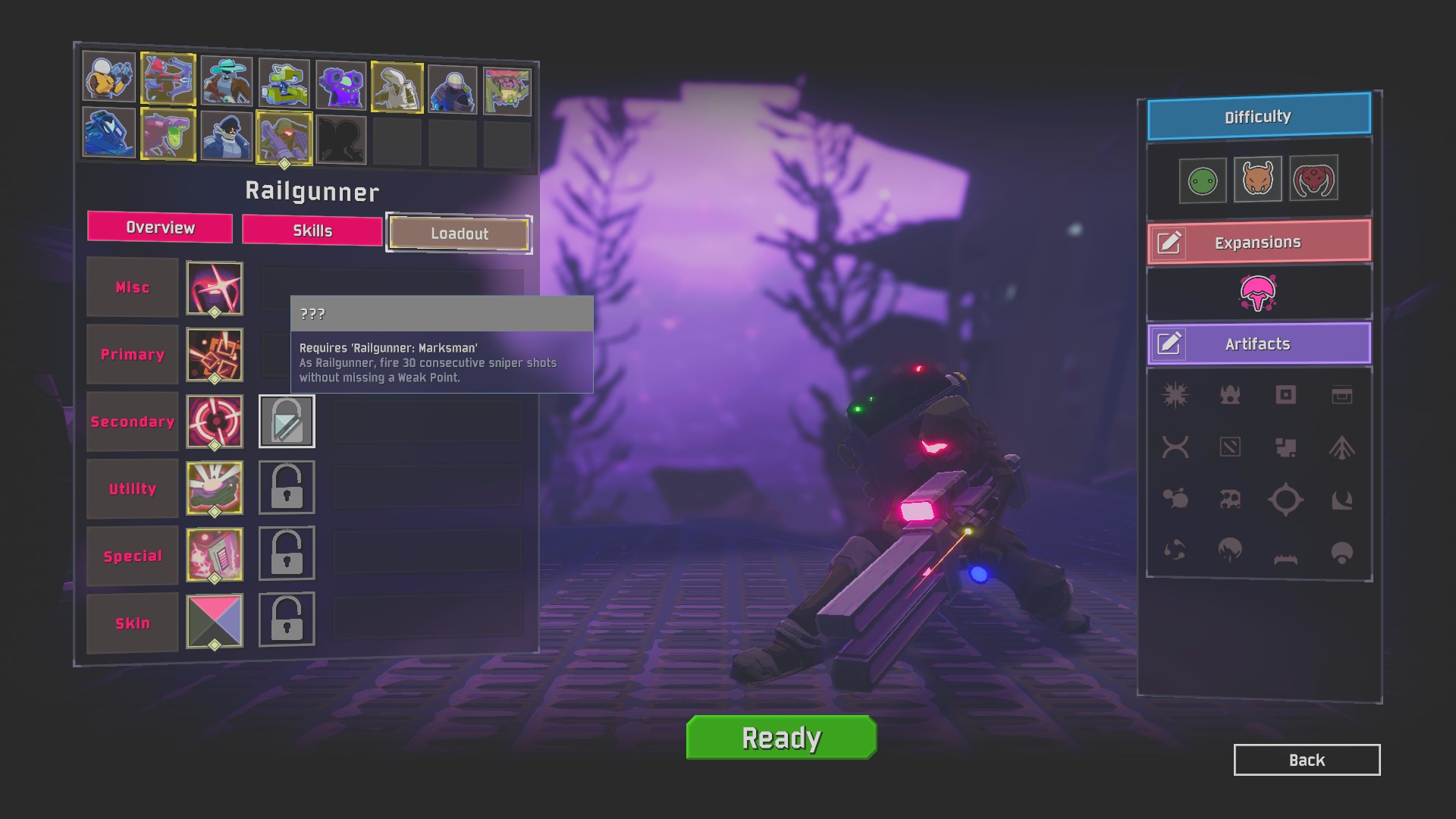
Task: Select the equipped Primary skill icon
Action: (x=215, y=355)
